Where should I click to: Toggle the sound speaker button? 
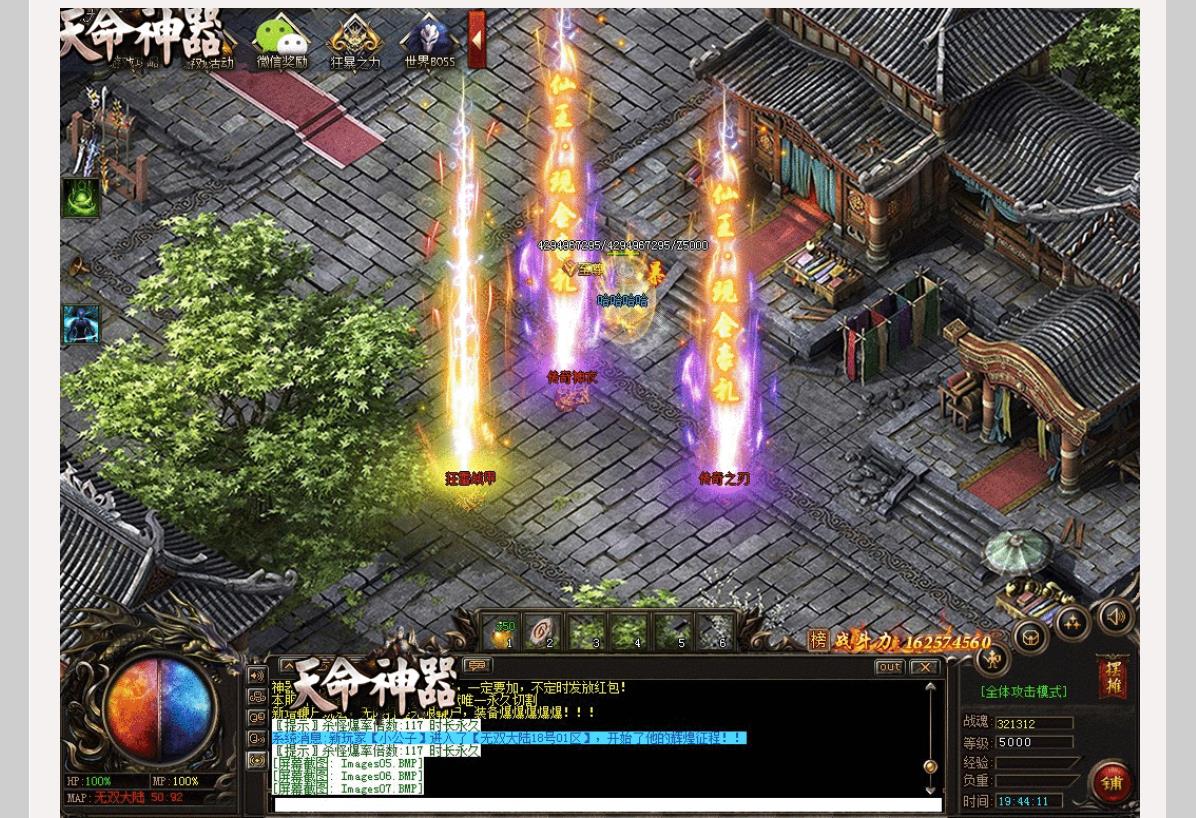point(1116,616)
